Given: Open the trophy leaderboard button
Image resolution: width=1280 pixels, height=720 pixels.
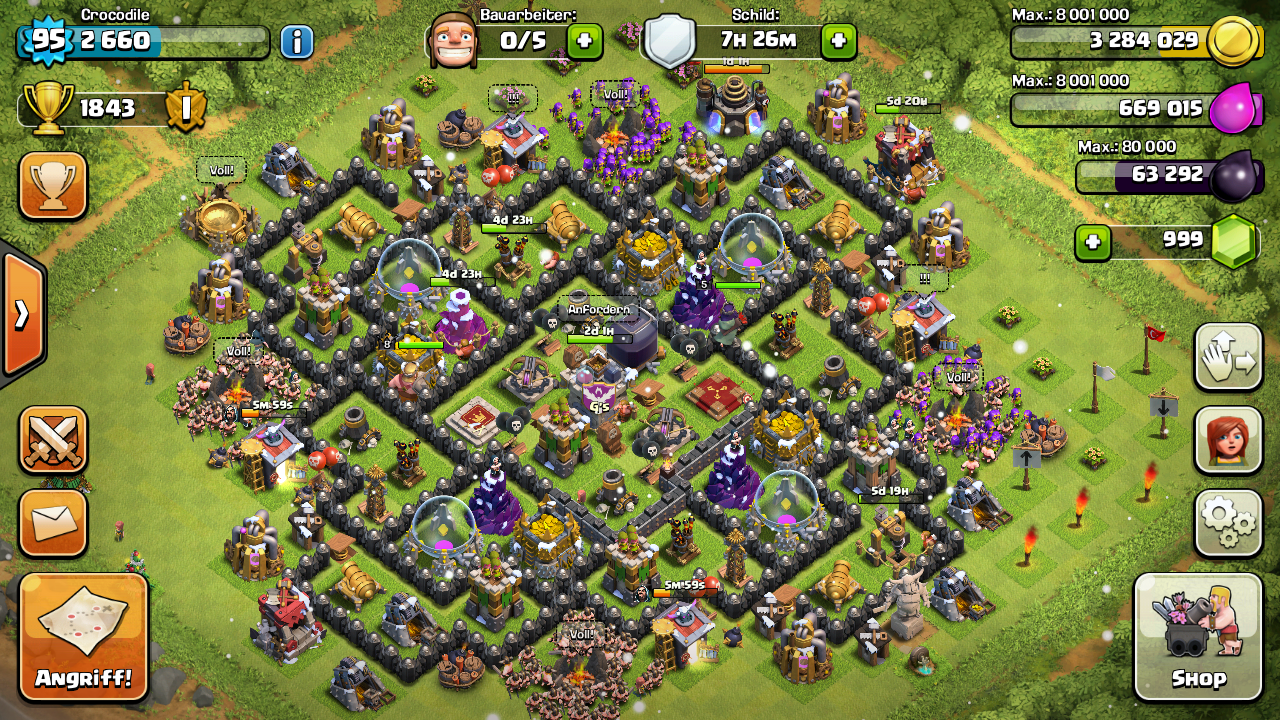Looking at the screenshot, I should coord(52,186).
